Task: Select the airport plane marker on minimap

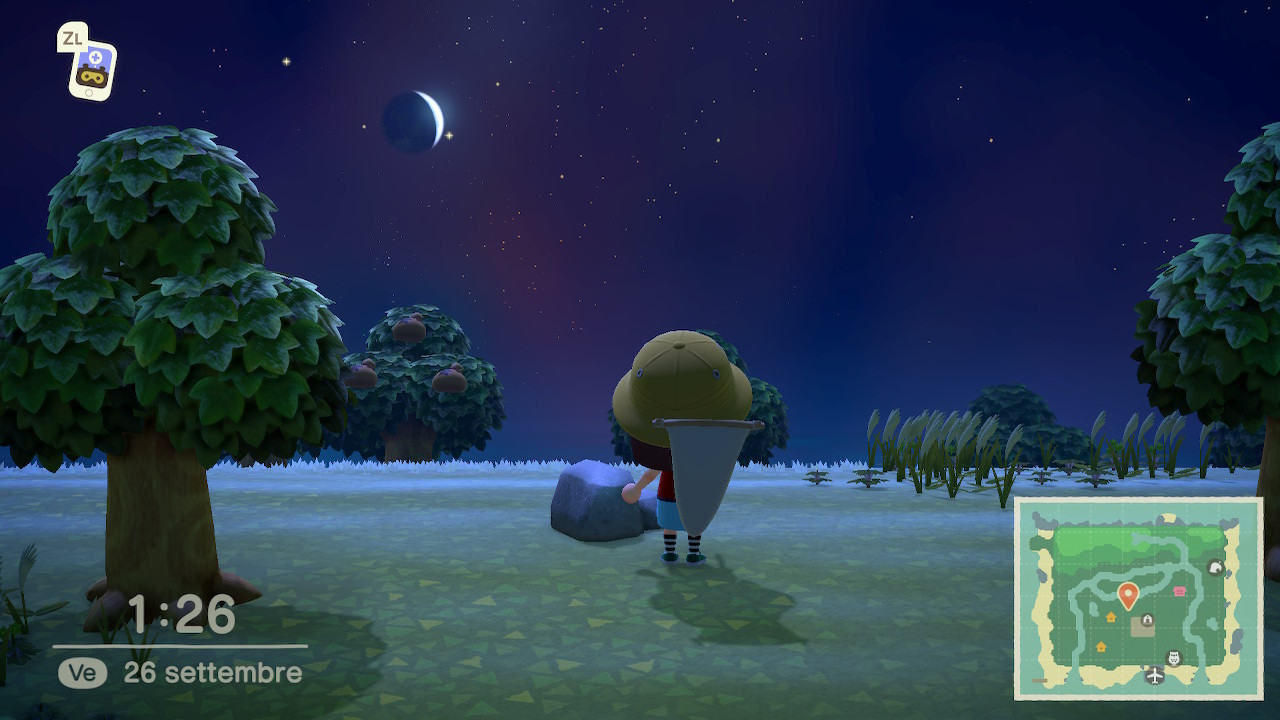Action: pos(1155,677)
